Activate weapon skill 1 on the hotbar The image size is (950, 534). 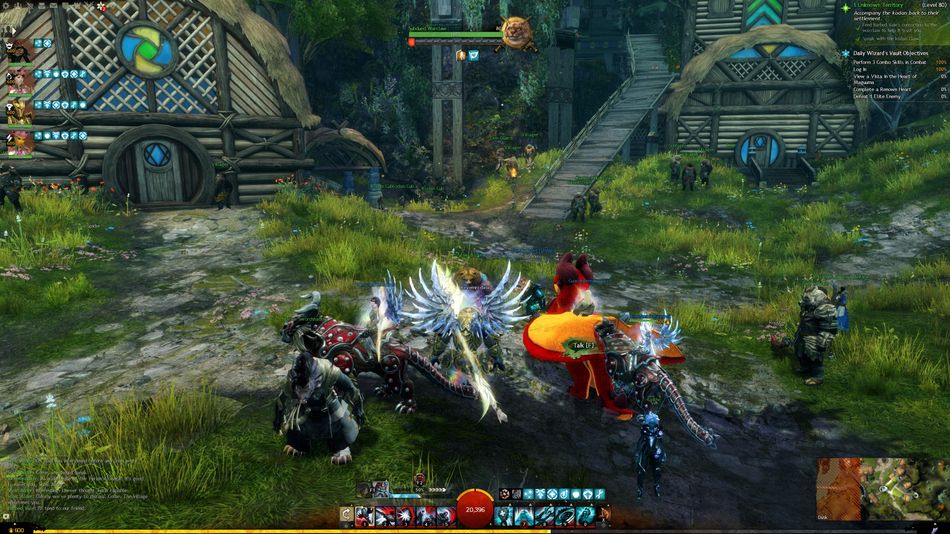click(x=363, y=516)
